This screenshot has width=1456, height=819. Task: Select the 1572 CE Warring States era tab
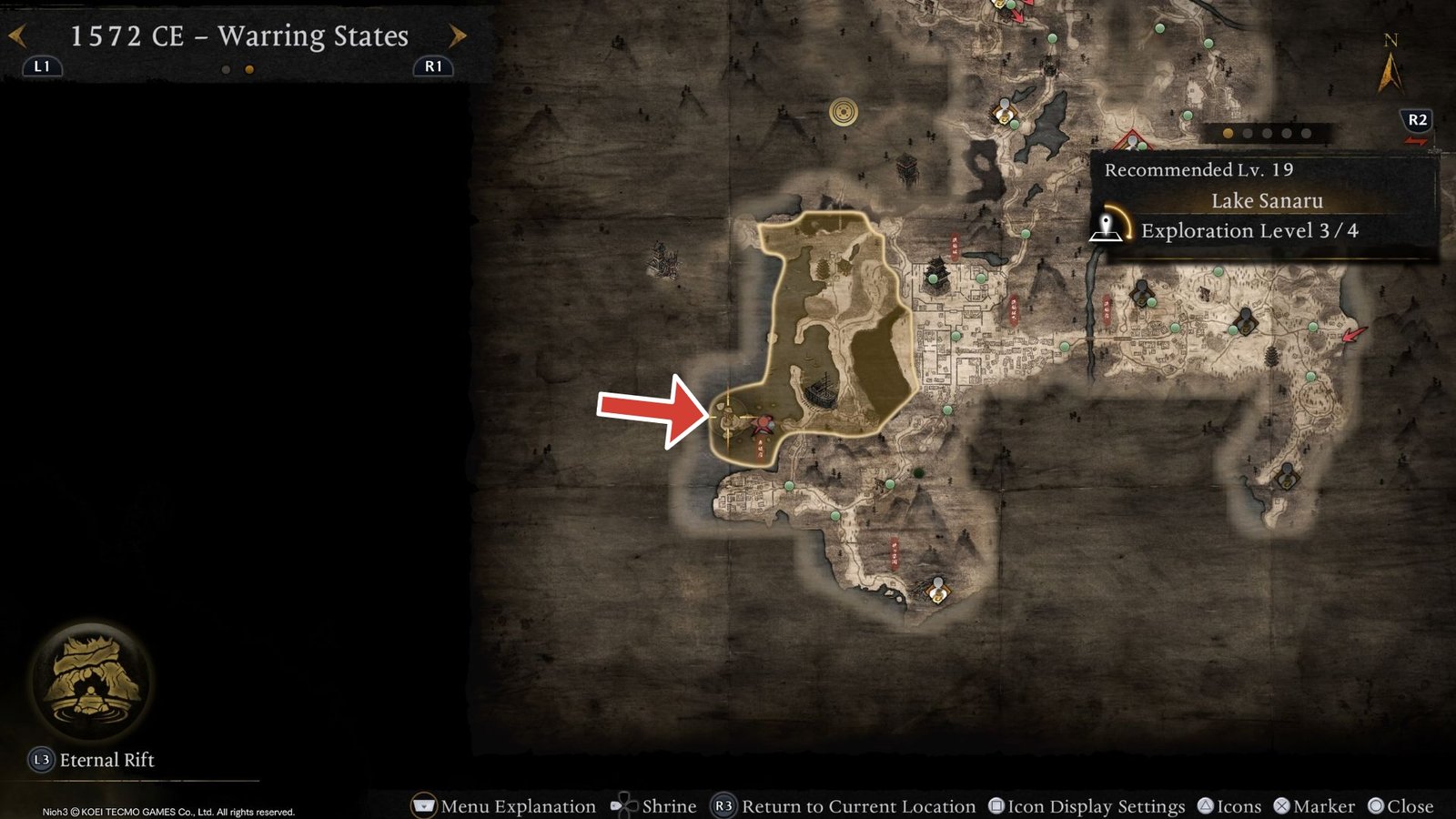click(237, 36)
